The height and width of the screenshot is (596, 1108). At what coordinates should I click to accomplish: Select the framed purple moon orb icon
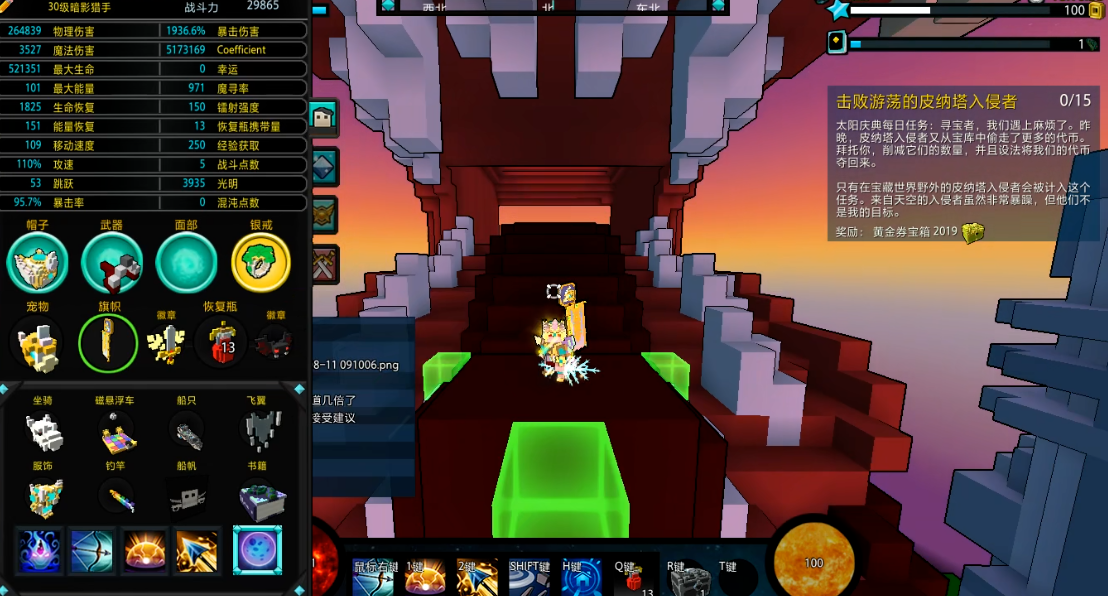click(257, 551)
